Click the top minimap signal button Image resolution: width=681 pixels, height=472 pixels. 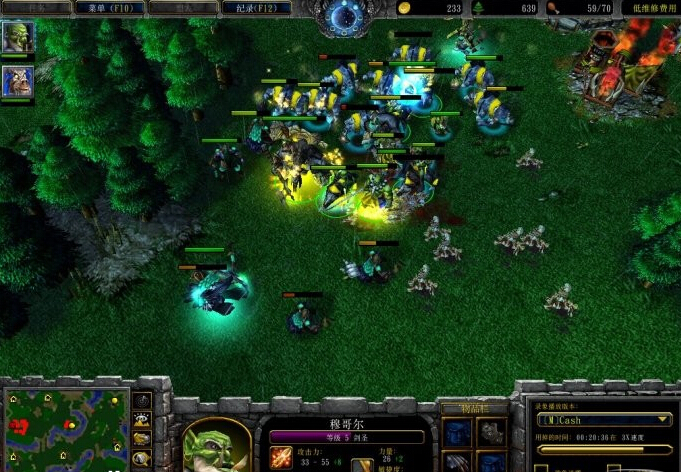pyautogui.click(x=142, y=400)
